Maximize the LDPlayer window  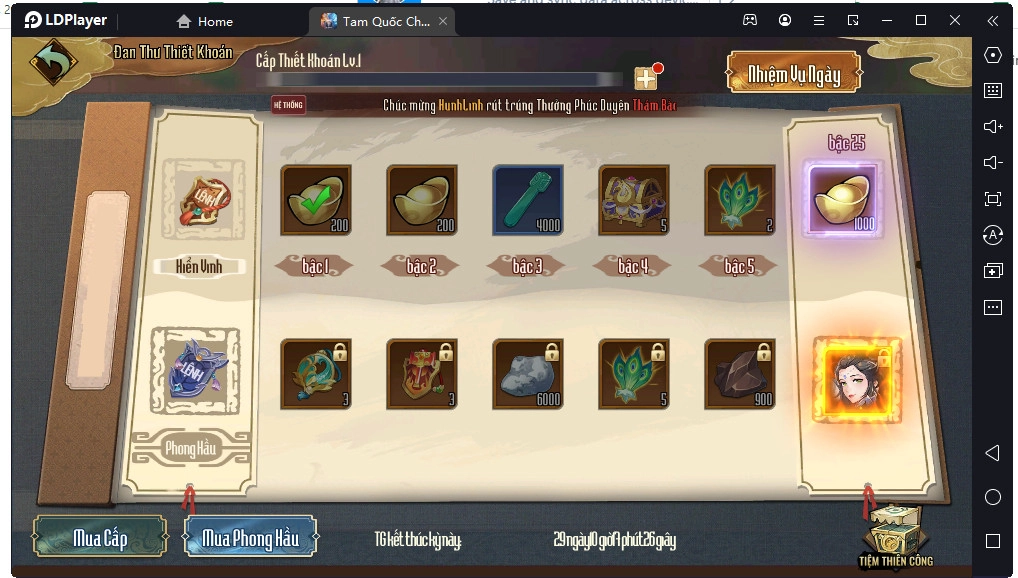pos(921,20)
